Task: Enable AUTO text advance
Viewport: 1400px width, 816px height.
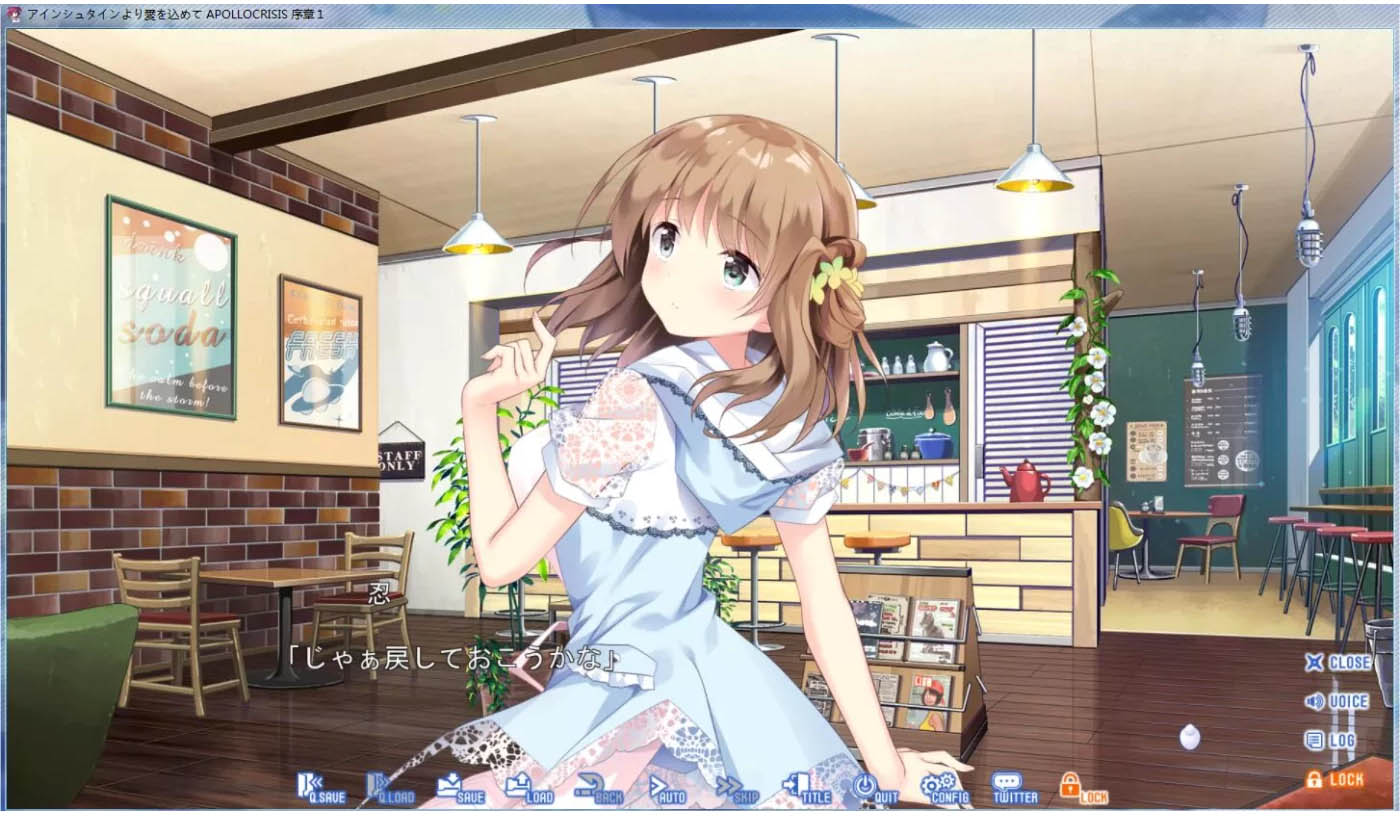Action: pyautogui.click(x=667, y=788)
